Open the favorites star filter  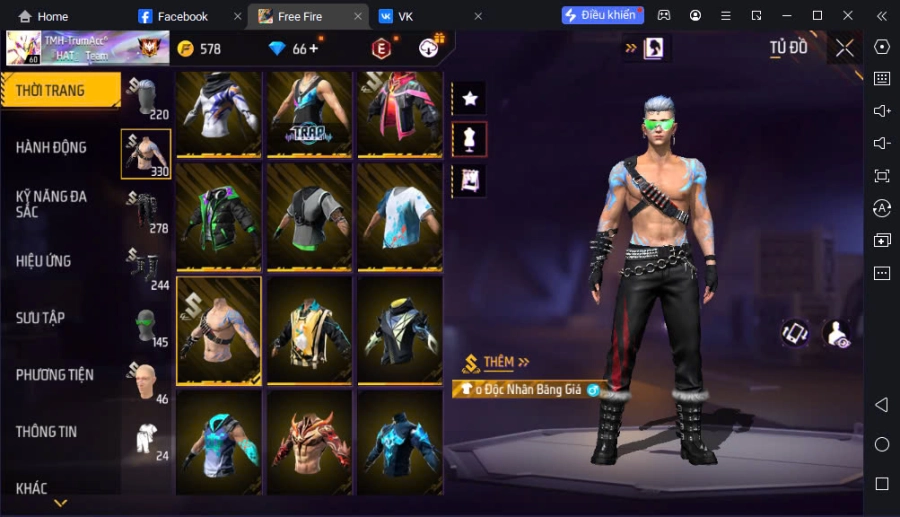pos(470,98)
